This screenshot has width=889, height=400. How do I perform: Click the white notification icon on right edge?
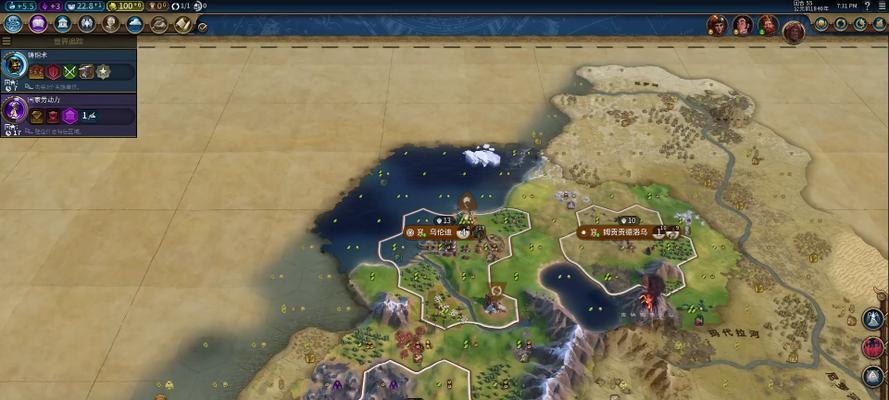tap(873, 320)
